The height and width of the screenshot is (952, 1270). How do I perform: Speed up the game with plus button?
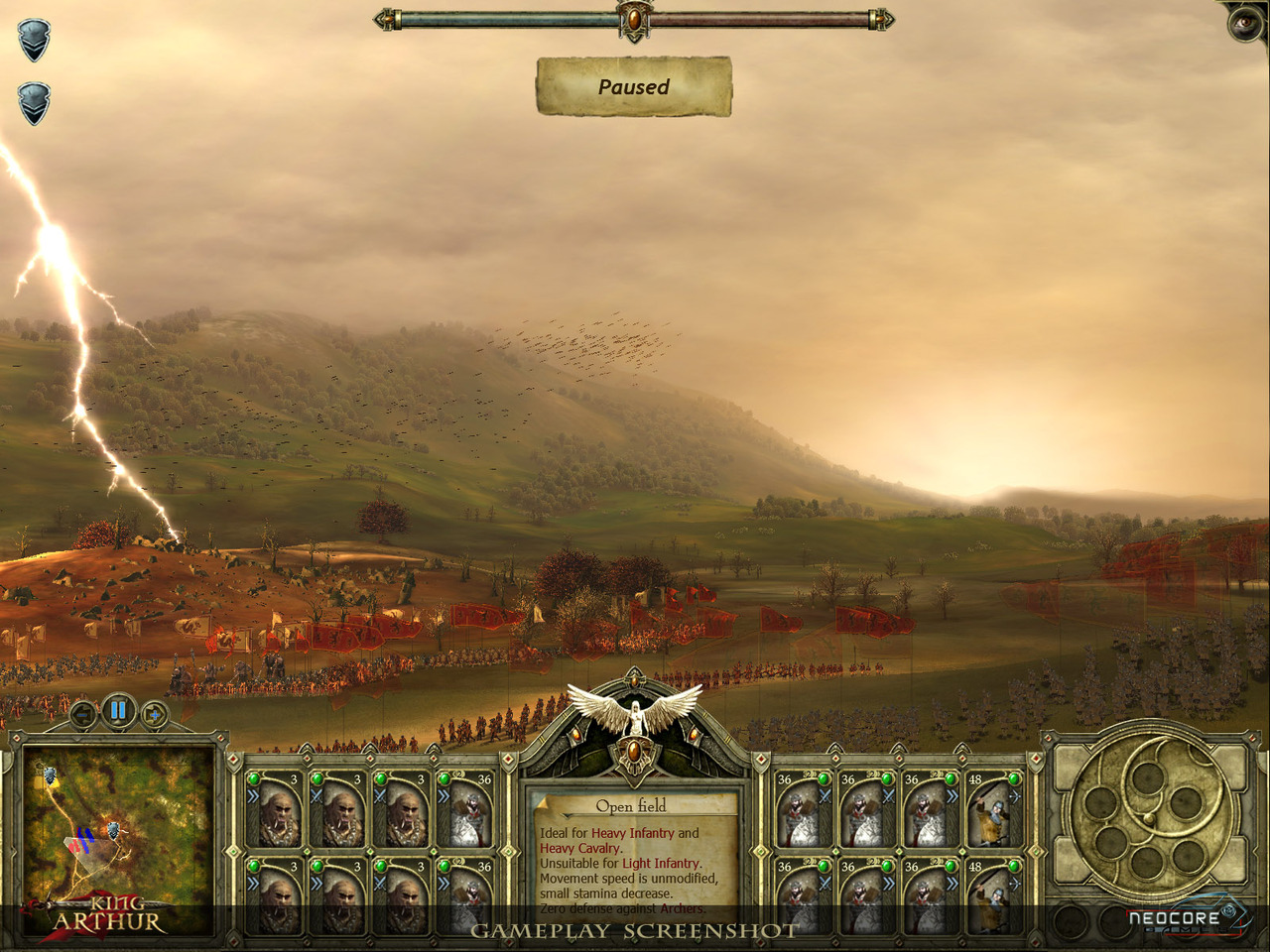[x=154, y=713]
